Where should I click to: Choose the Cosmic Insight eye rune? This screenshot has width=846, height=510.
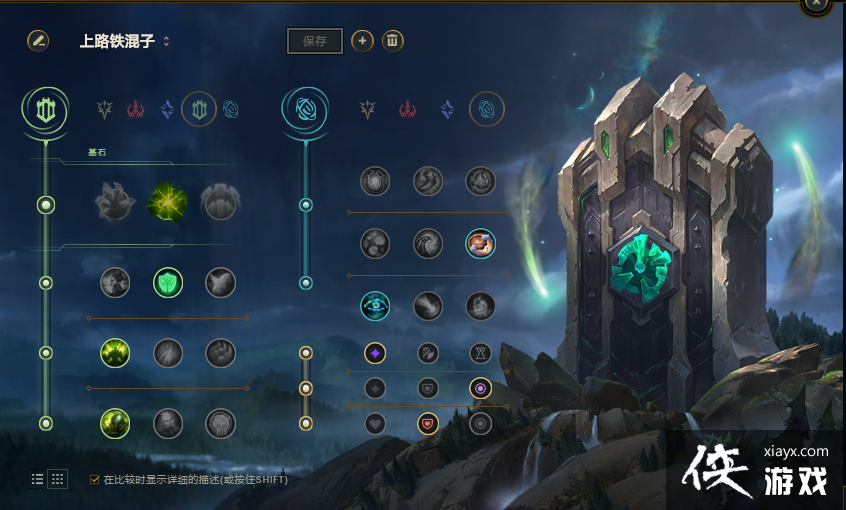pyautogui.click(x=375, y=306)
